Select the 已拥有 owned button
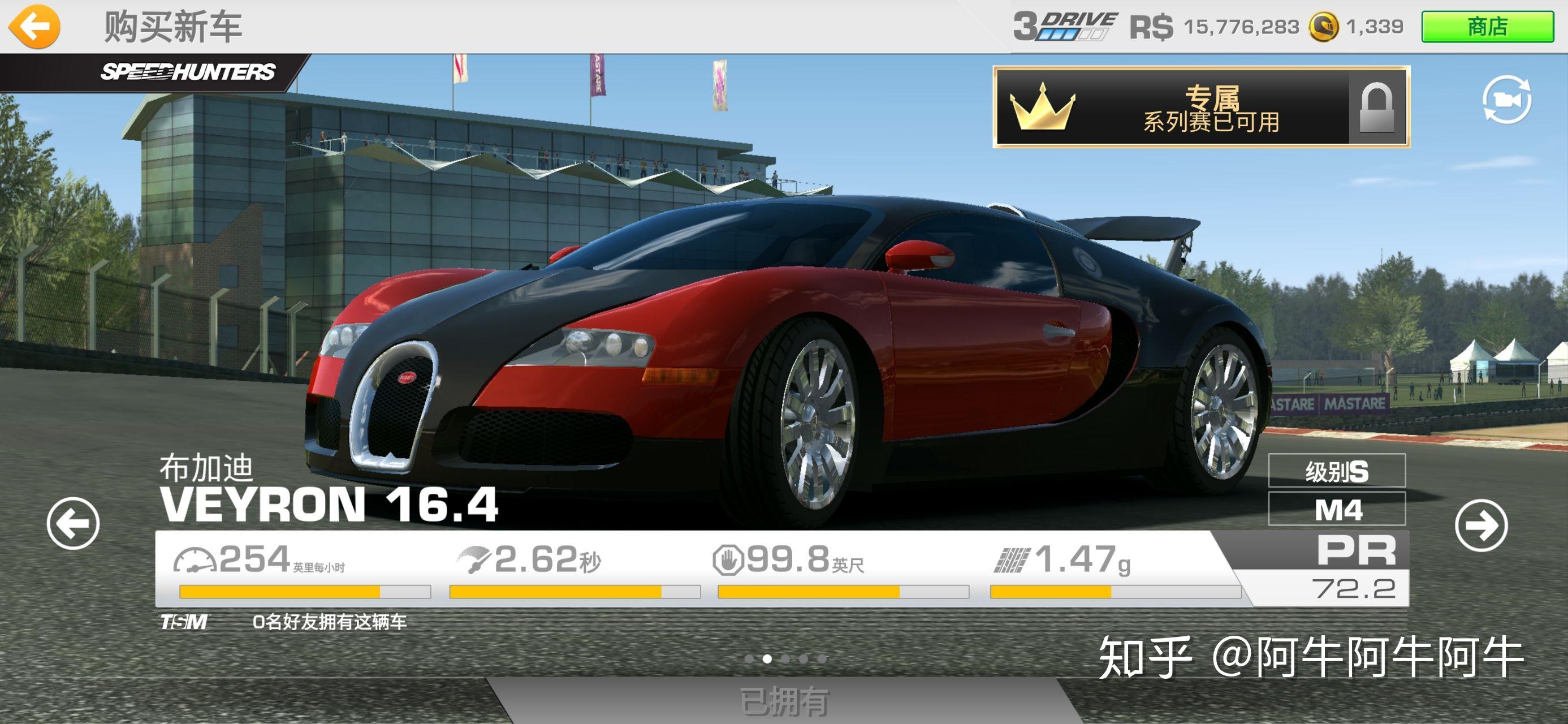This screenshot has width=1568, height=724. [x=784, y=701]
